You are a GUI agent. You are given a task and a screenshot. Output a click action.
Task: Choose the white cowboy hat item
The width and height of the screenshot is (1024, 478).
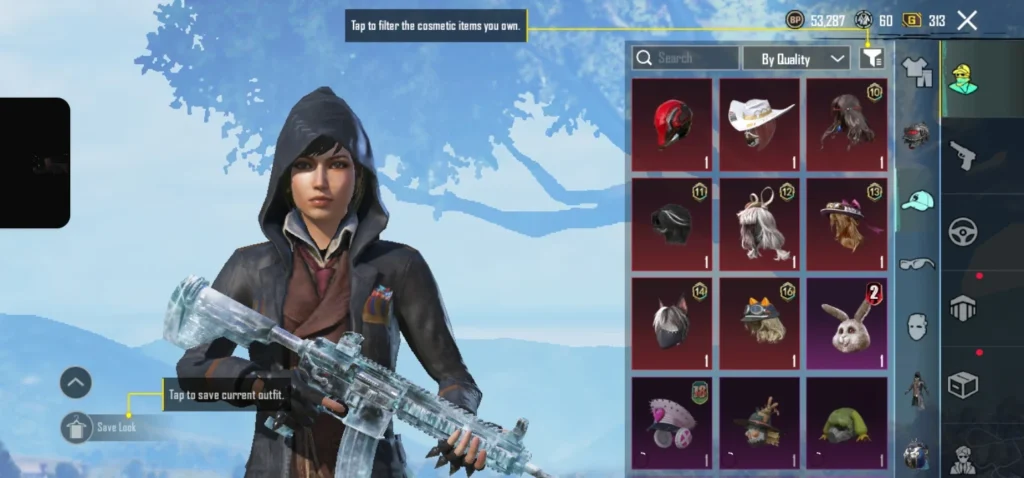point(760,124)
